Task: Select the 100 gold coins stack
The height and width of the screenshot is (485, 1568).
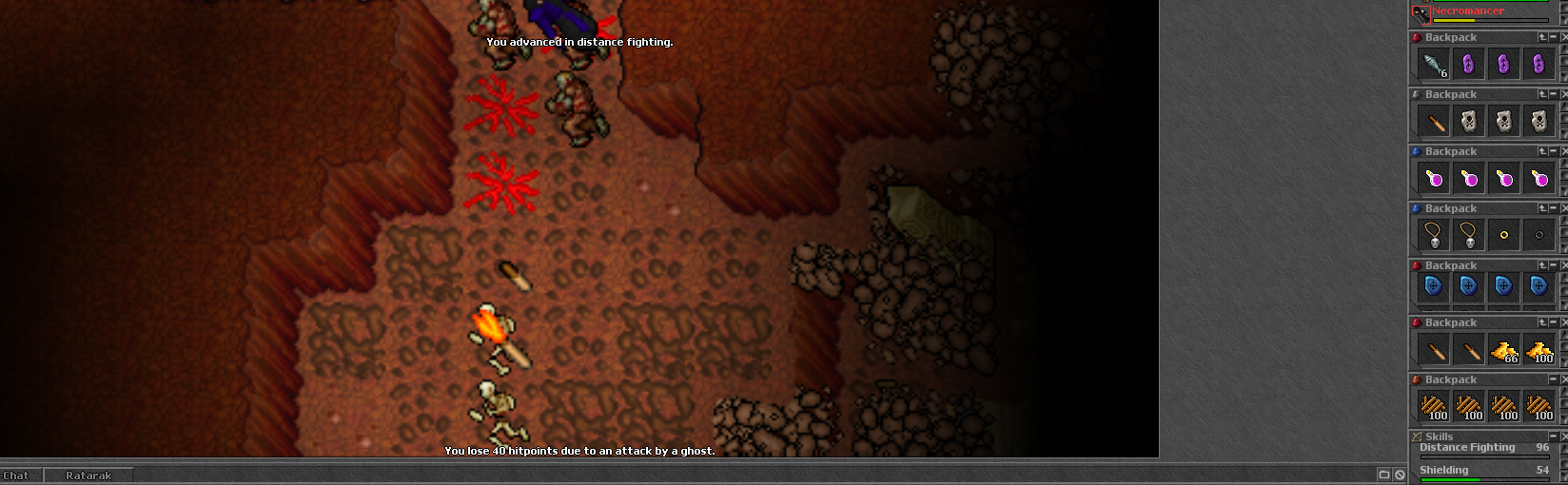Action: click(x=1539, y=351)
